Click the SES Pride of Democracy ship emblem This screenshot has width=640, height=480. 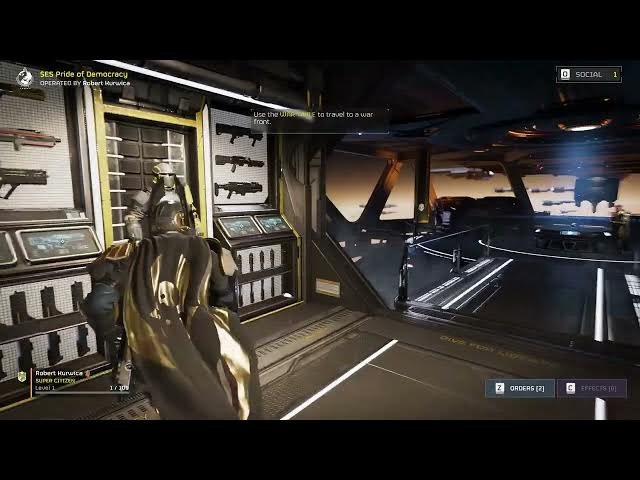coord(25,77)
